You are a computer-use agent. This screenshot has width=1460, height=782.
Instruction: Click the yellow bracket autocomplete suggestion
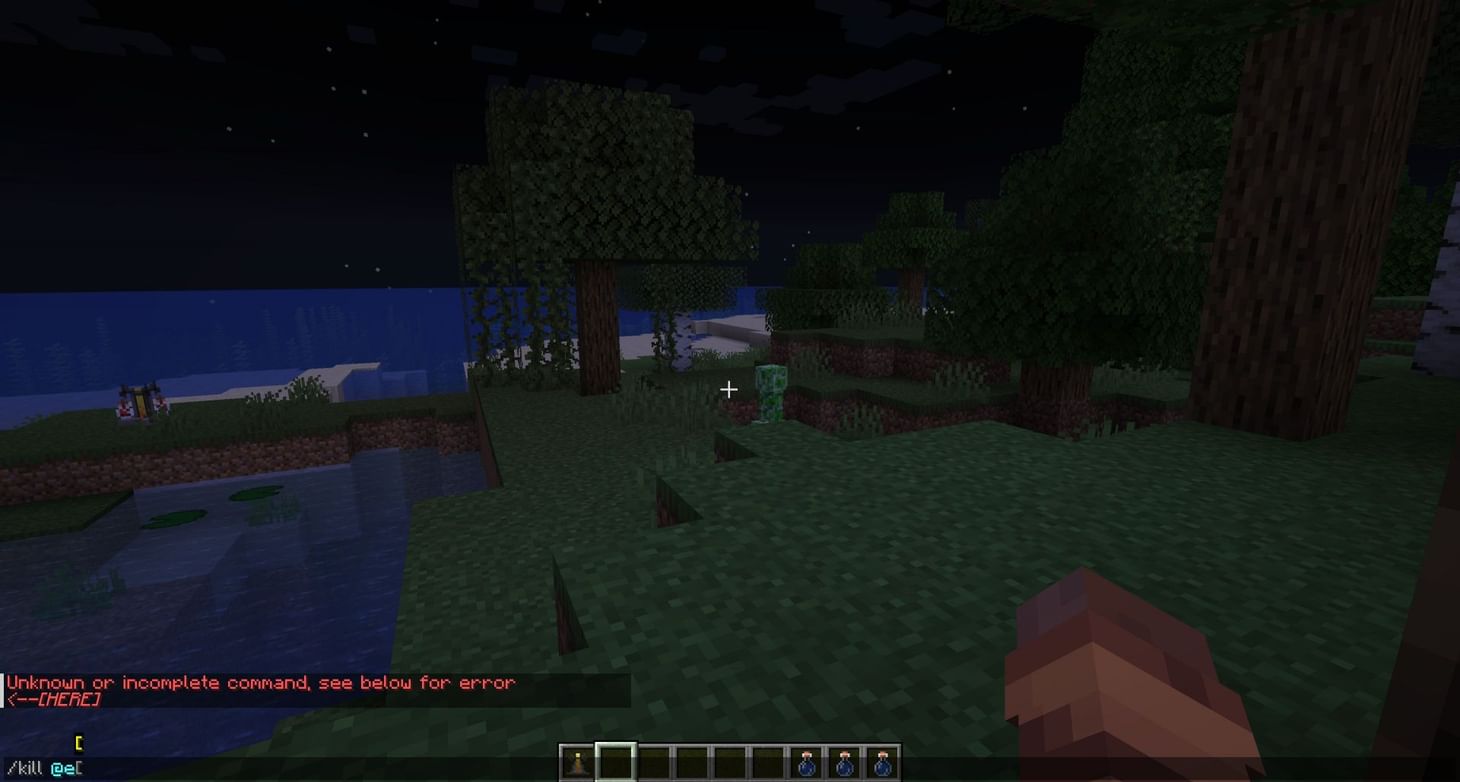coord(78,741)
